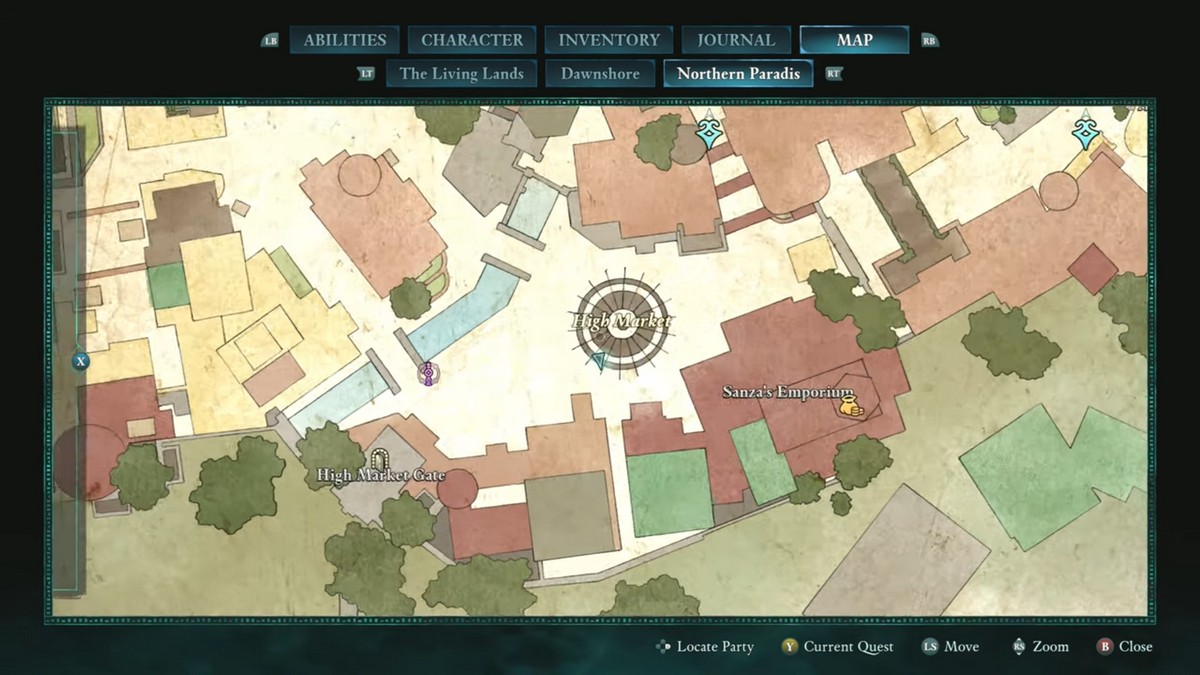
Task: Click Sanza's Emporium shop marker
Action: 848,407
